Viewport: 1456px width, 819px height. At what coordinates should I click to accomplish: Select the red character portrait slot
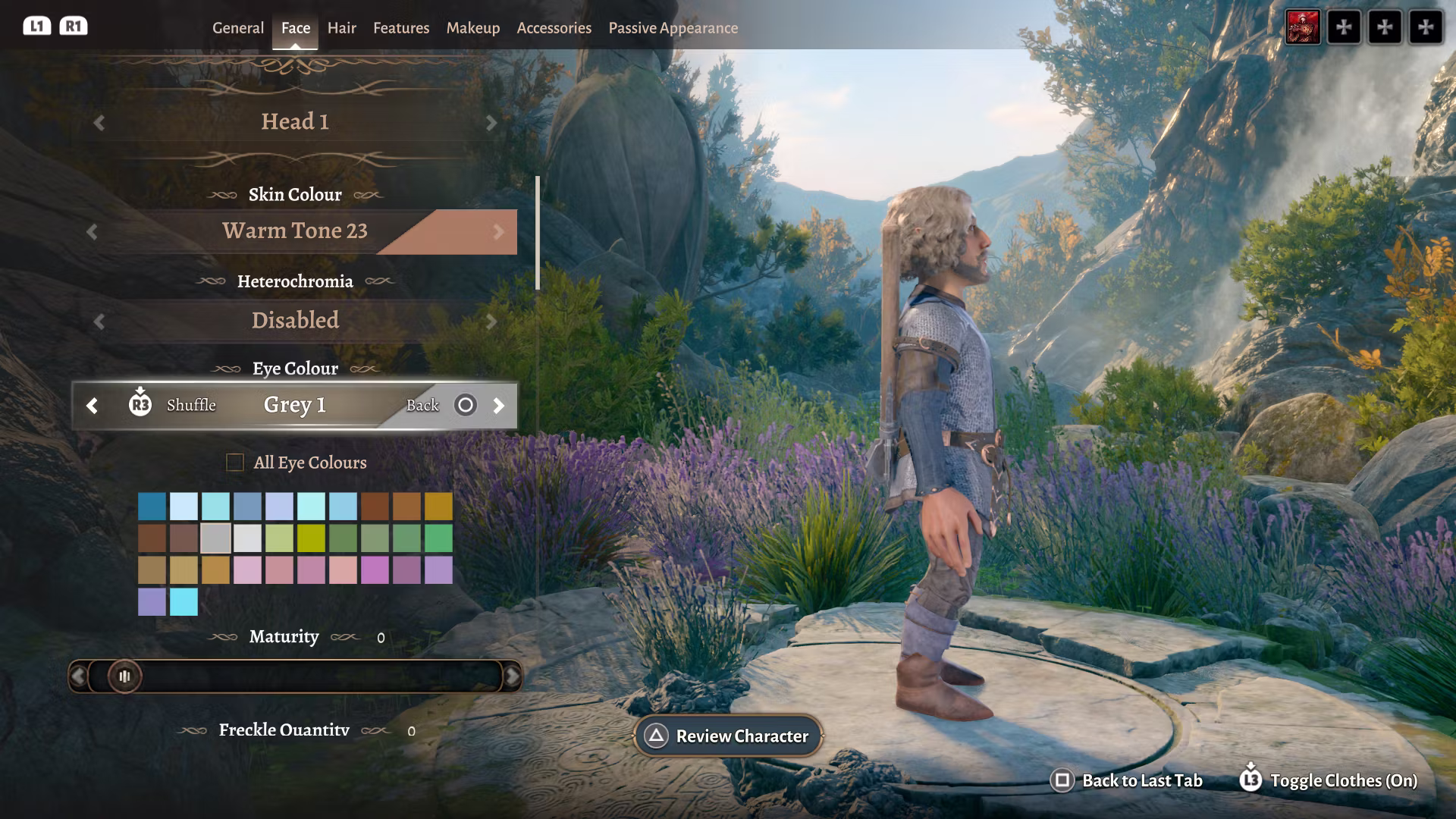tap(1302, 27)
